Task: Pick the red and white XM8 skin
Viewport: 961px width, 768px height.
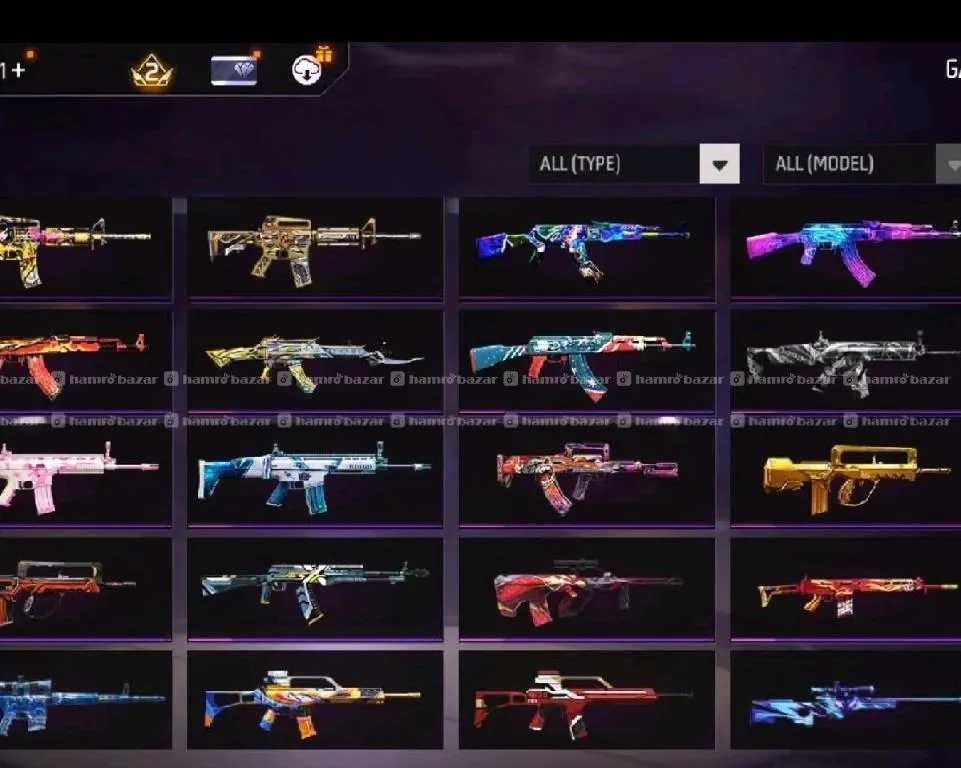Action: pyautogui.click(x=587, y=700)
